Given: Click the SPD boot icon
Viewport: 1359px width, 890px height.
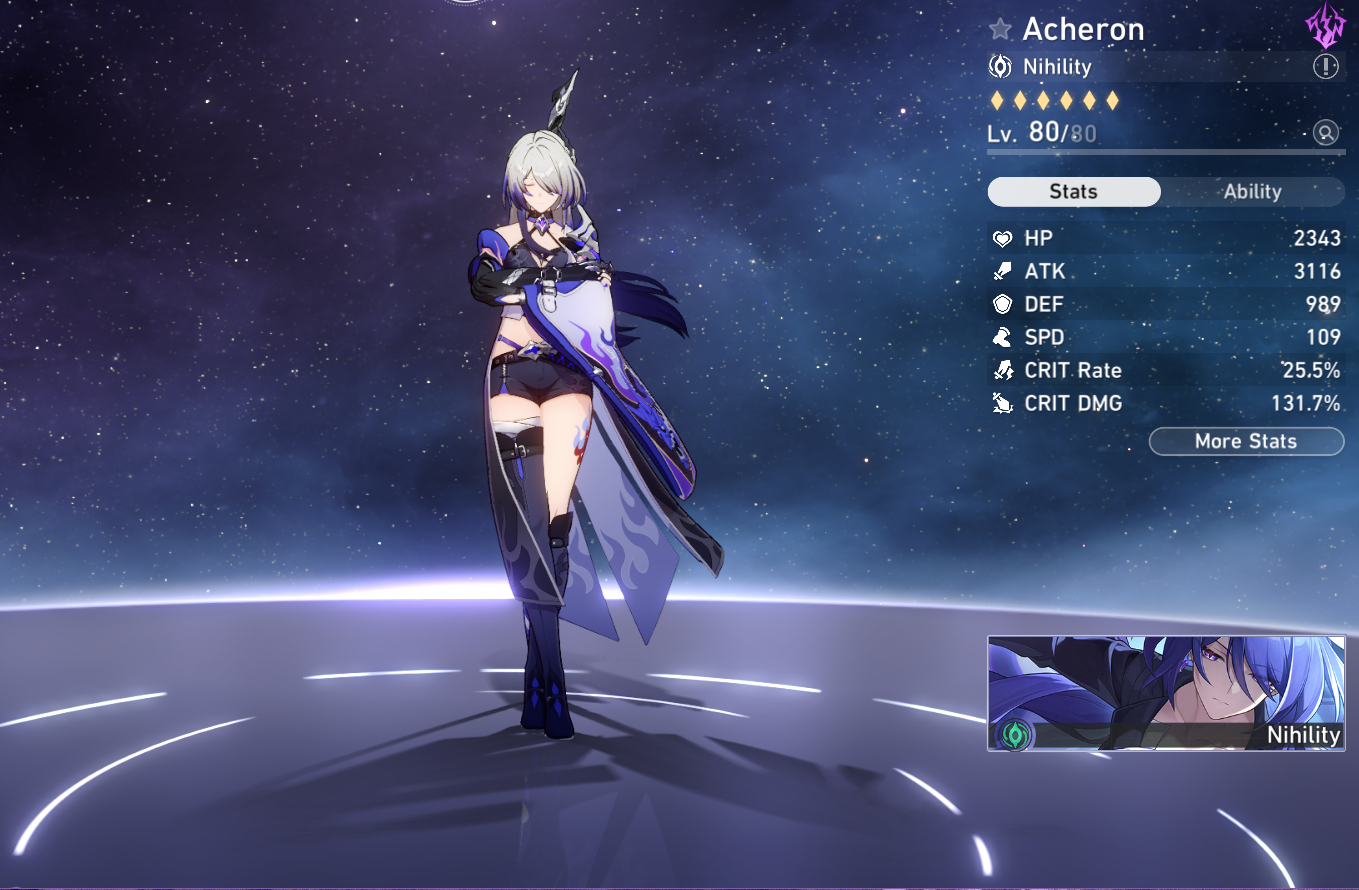Looking at the screenshot, I should point(1001,337).
